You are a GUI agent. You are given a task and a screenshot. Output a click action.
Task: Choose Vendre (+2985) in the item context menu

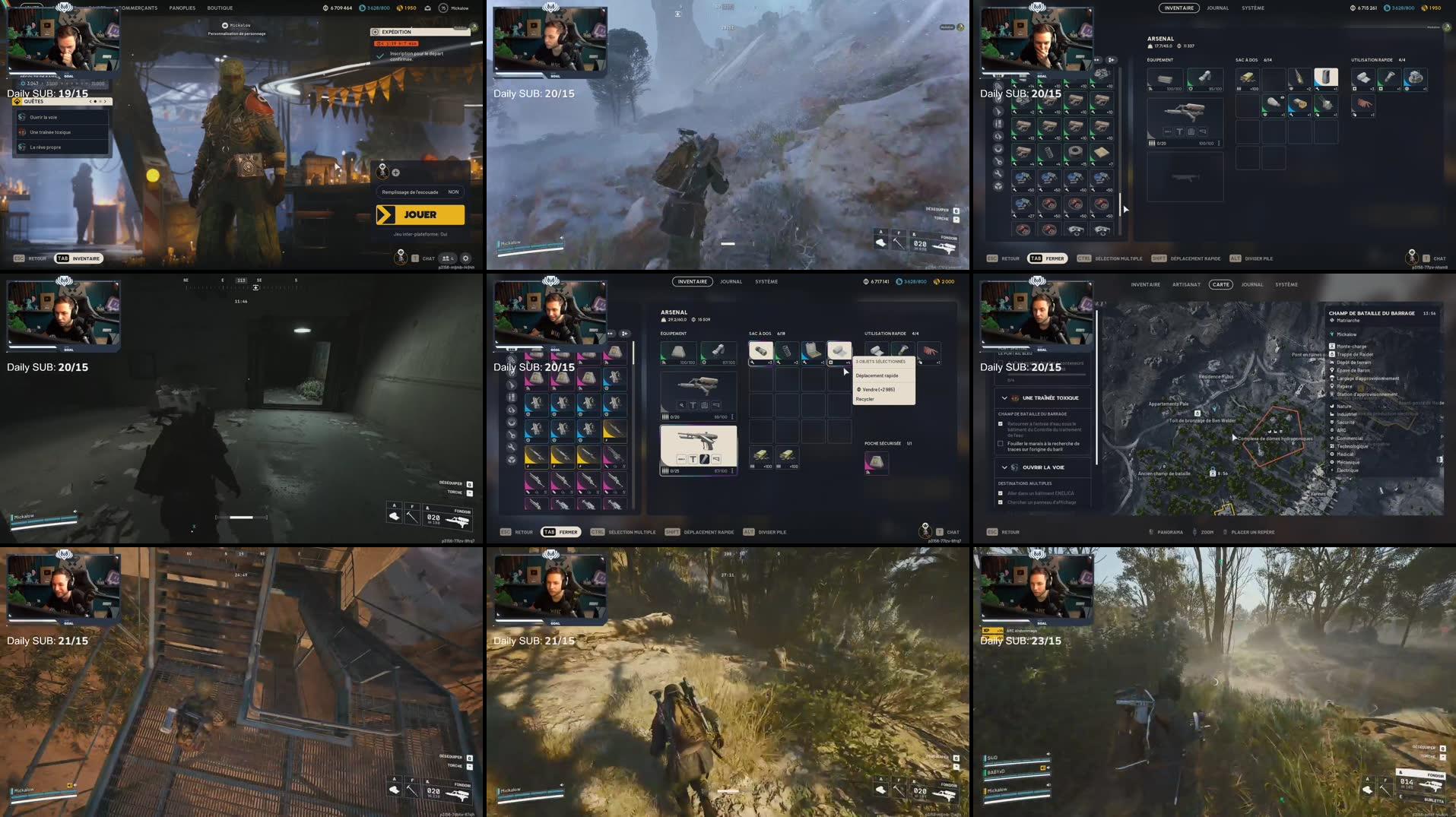pos(877,389)
